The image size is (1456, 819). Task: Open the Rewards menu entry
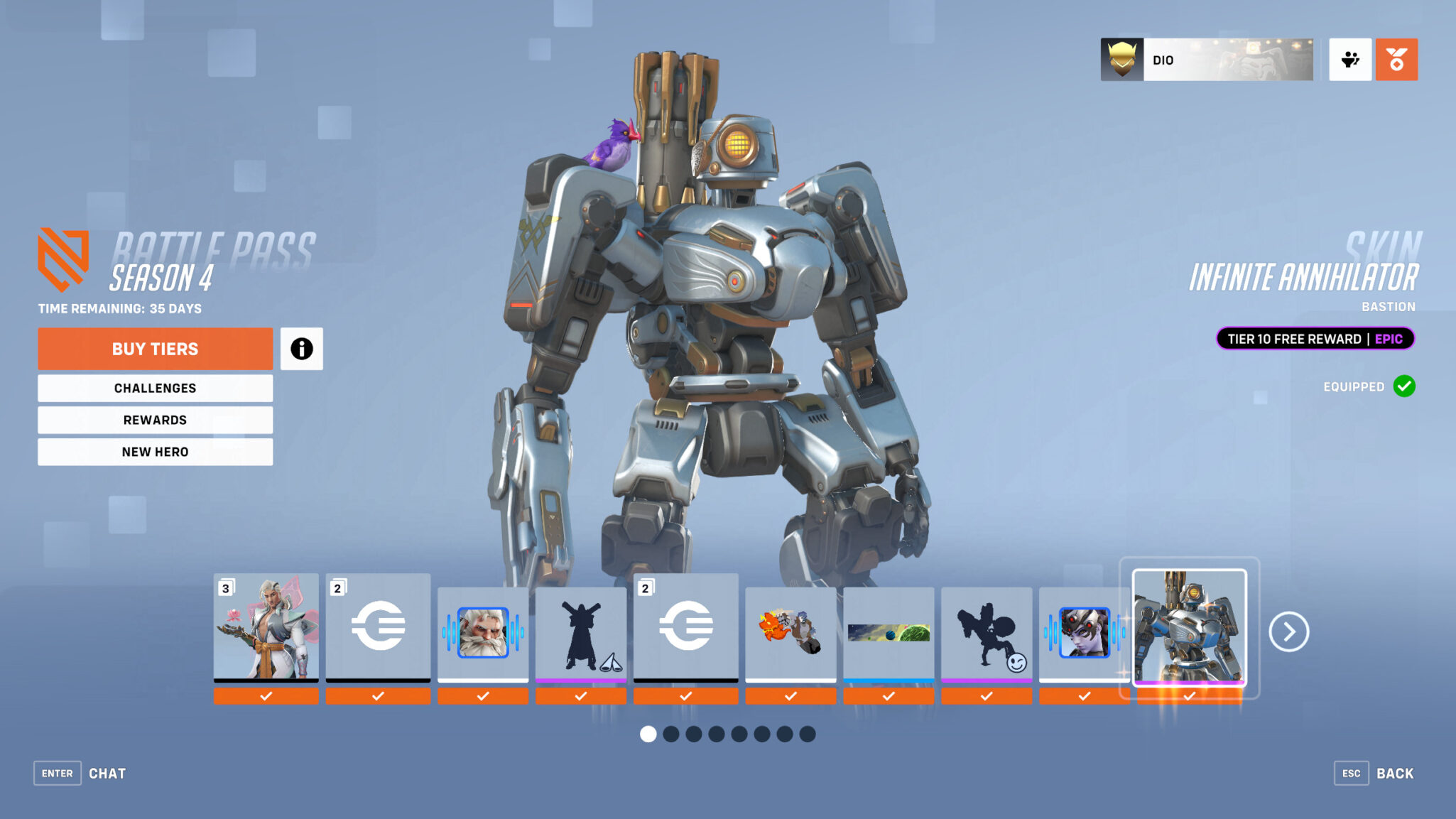[x=155, y=420]
